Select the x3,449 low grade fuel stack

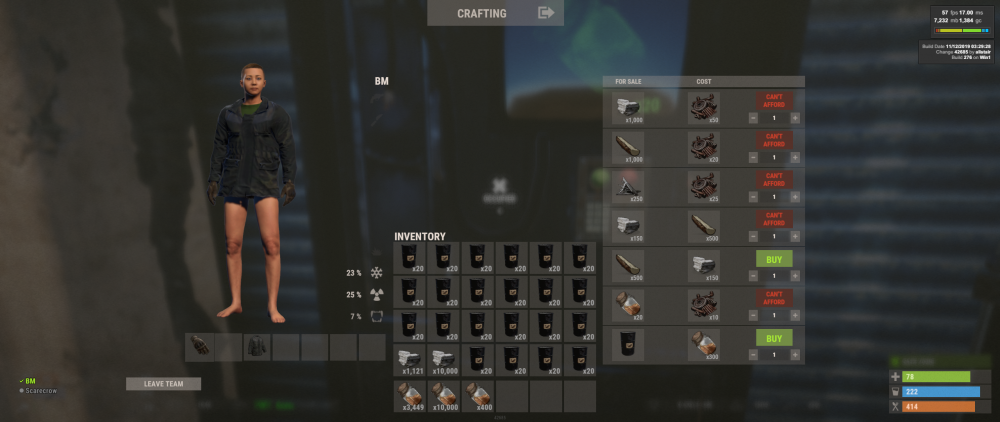pos(410,395)
